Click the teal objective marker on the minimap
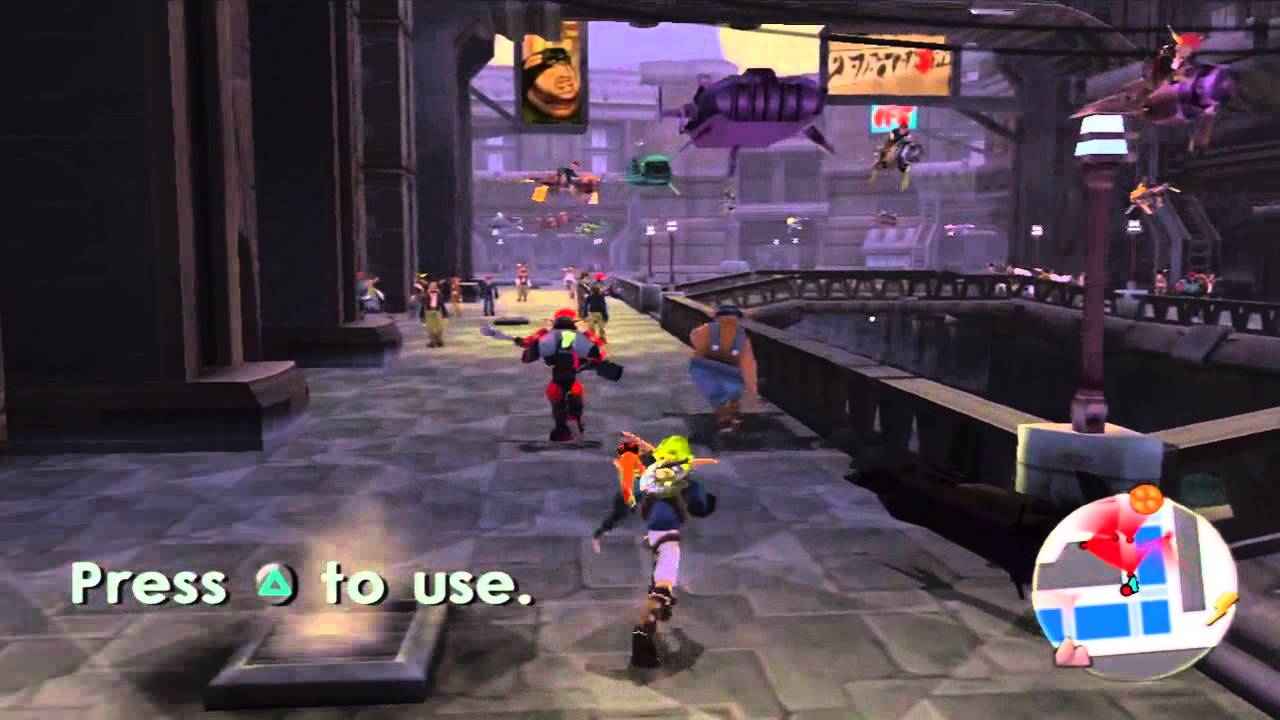 (x=1134, y=582)
